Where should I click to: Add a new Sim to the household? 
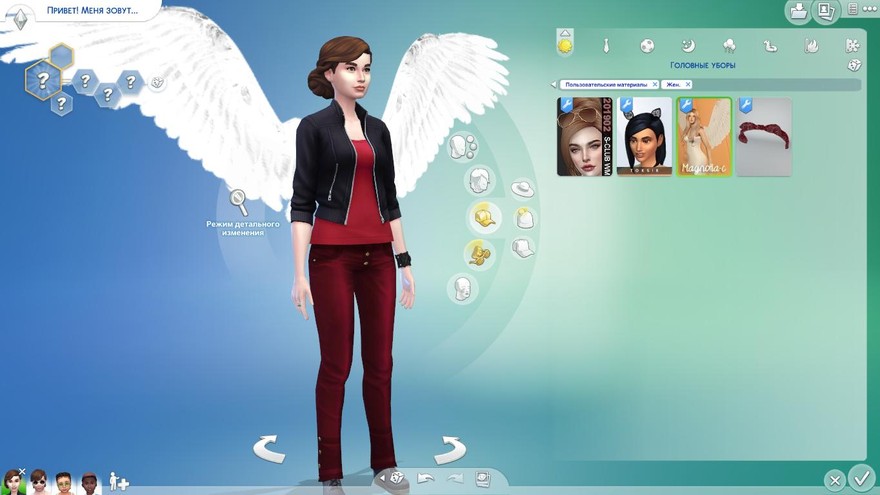119,482
